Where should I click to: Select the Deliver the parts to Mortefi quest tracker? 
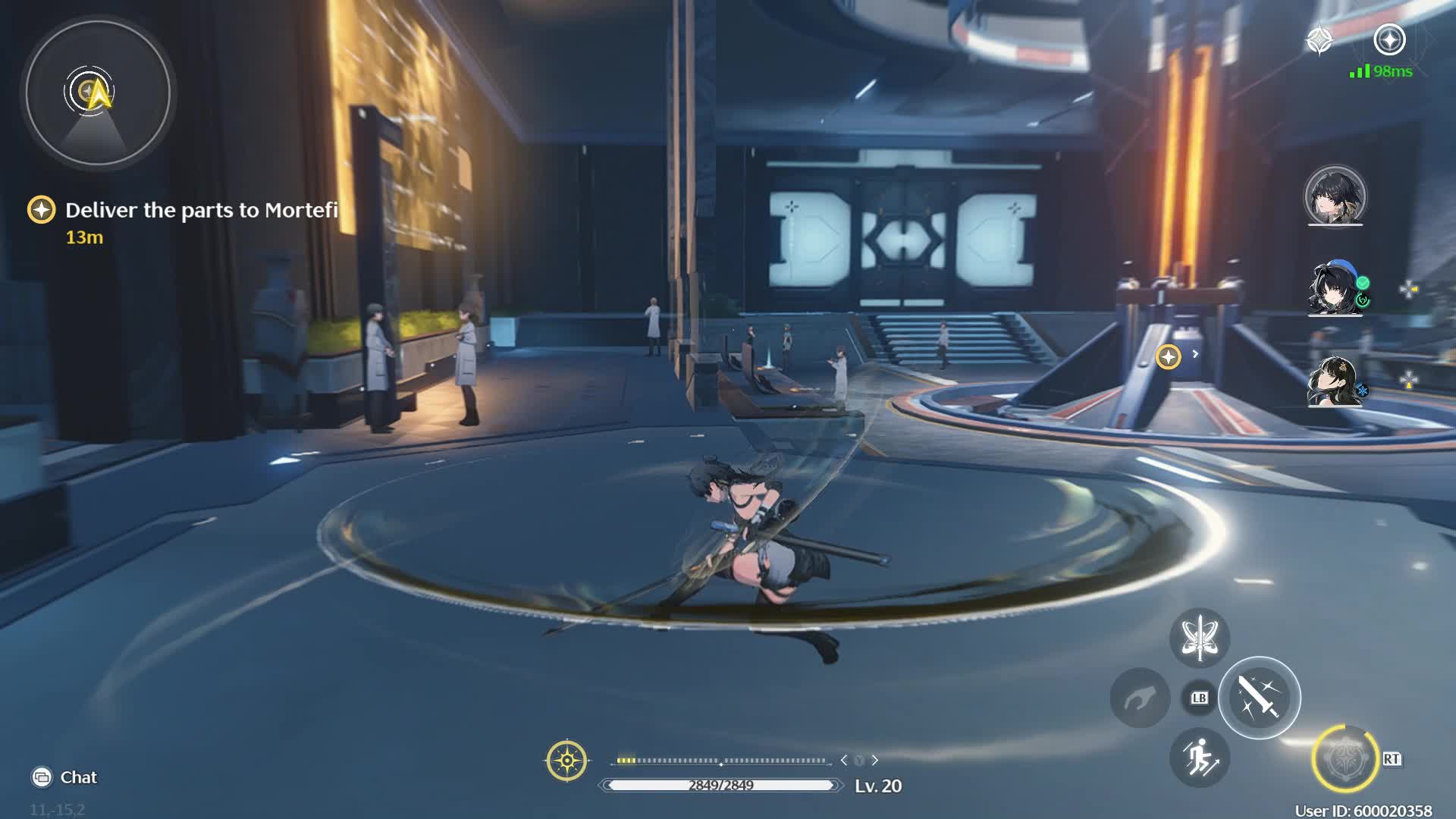click(x=200, y=210)
